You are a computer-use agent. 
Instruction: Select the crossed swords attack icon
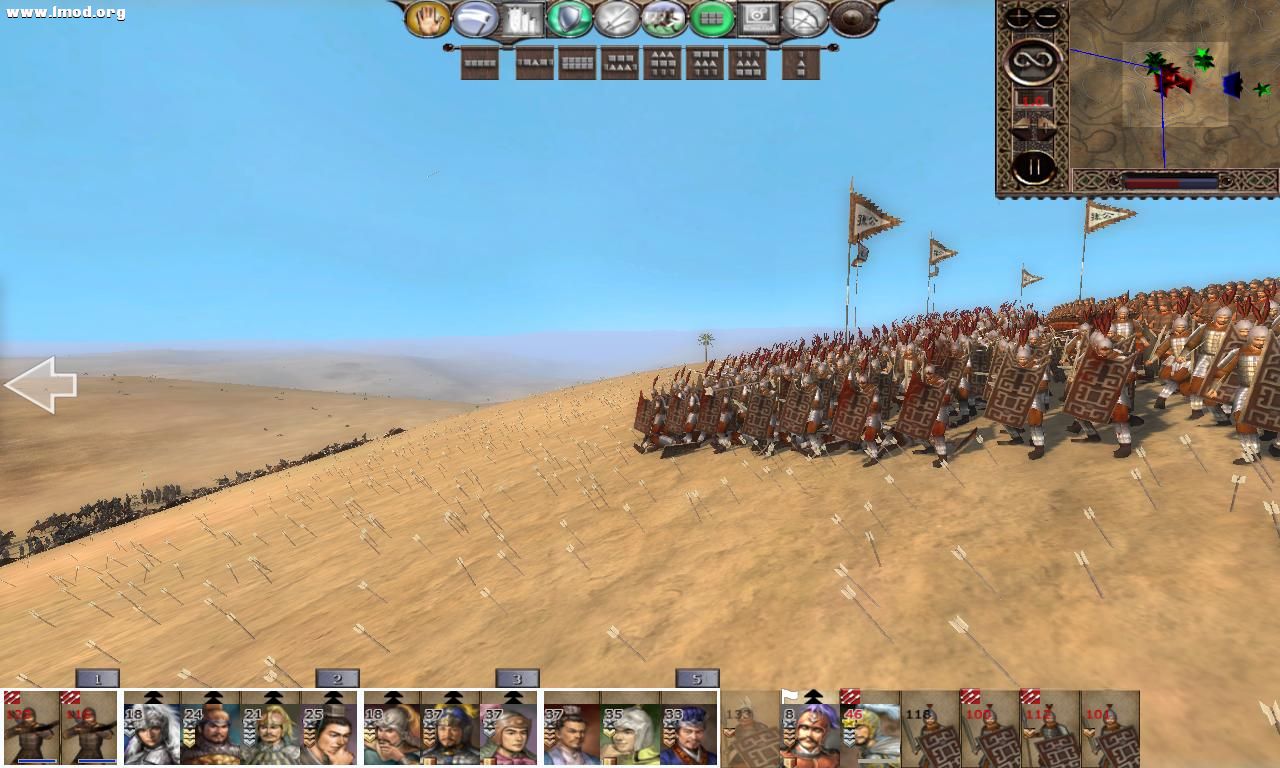[x=617, y=18]
